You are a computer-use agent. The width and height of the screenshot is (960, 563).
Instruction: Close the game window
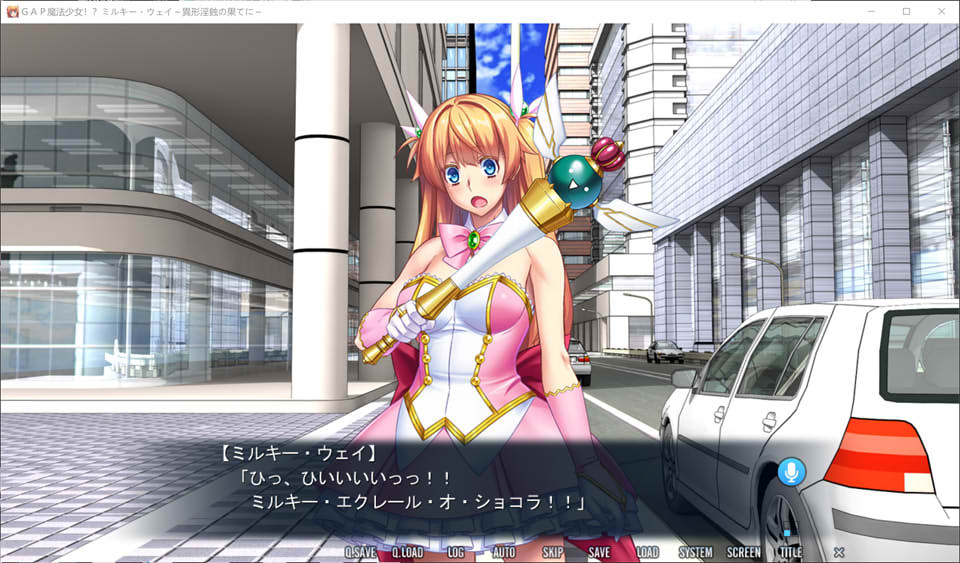(x=941, y=11)
